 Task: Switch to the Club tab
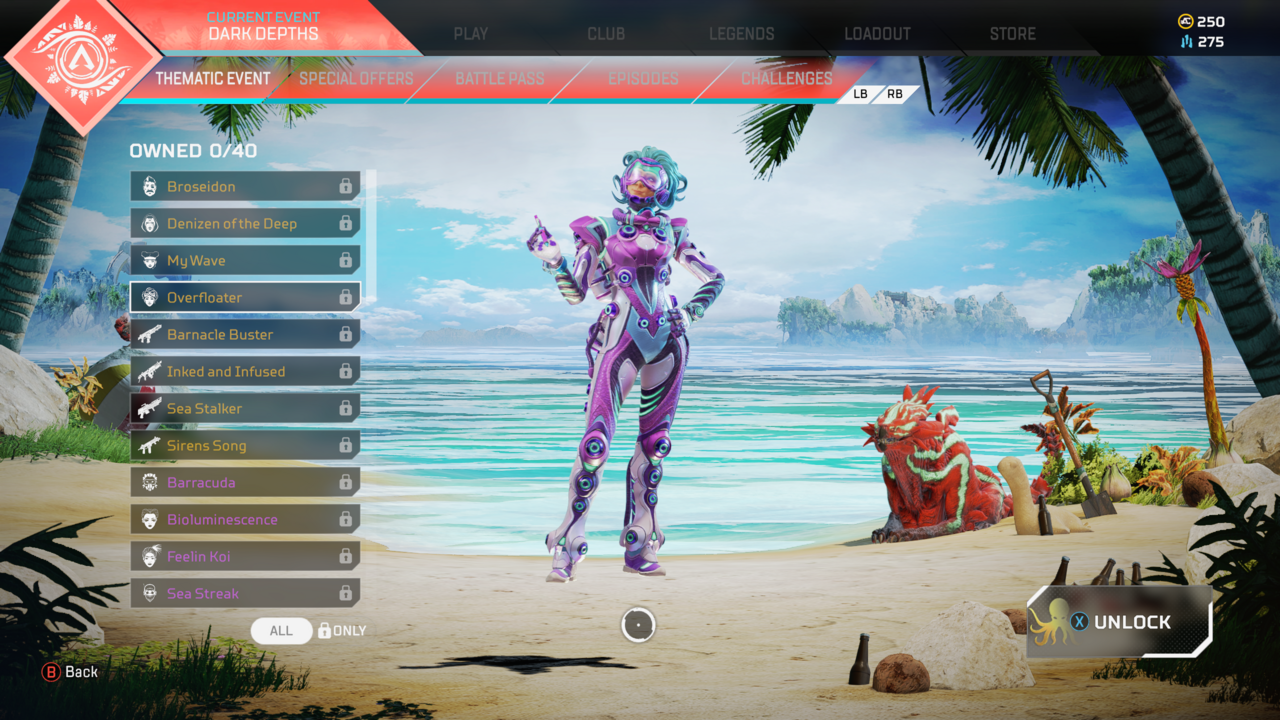(606, 33)
